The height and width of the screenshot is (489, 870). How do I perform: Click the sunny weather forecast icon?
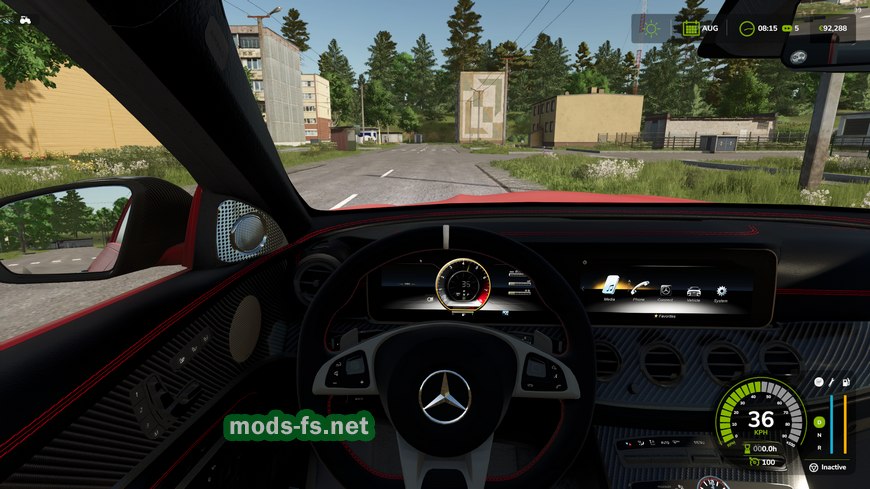(x=653, y=28)
